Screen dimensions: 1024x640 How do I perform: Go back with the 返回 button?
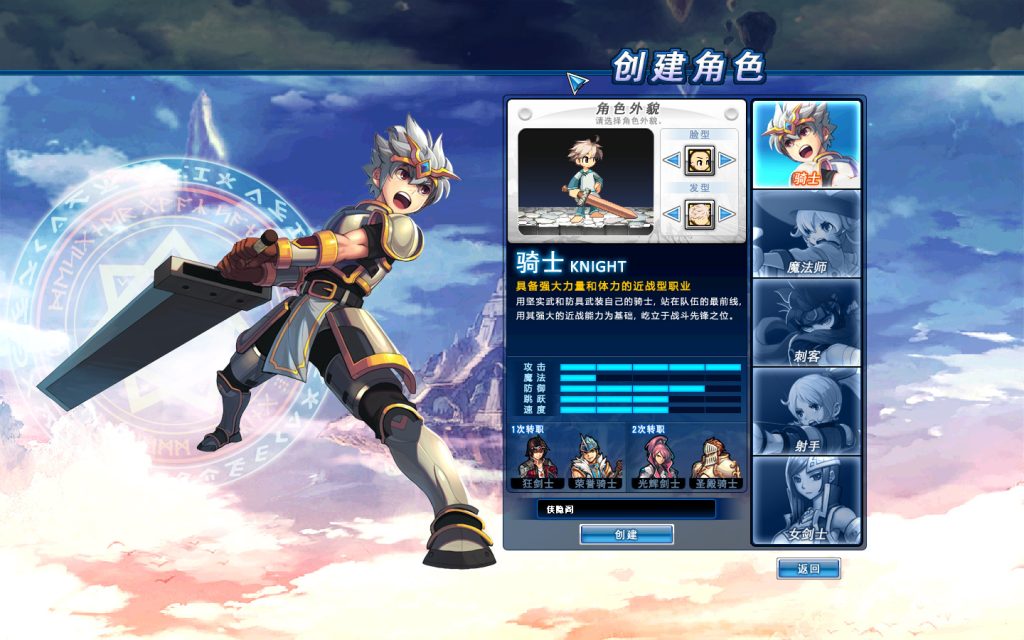pos(808,569)
